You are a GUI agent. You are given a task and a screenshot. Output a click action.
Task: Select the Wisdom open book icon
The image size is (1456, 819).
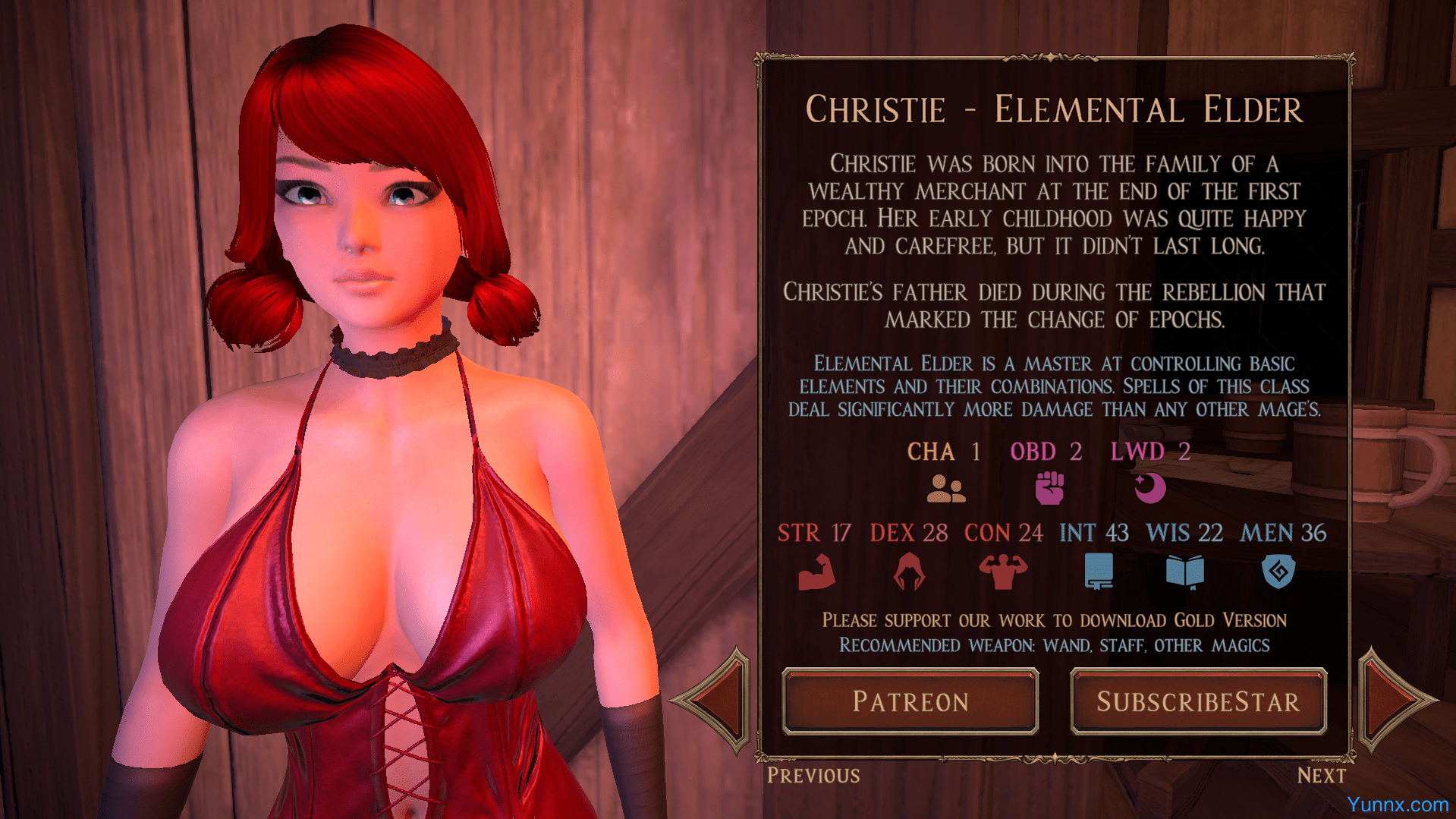tap(1184, 572)
